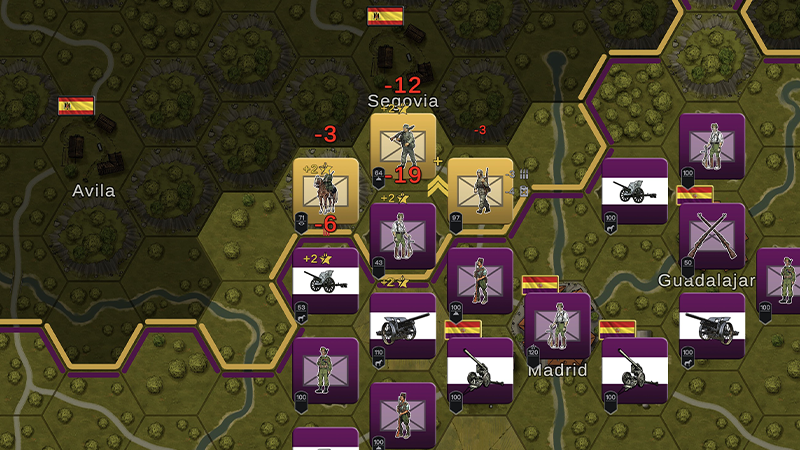
Task: Choose the purple infantry unit with strength 43
Action: pos(403,236)
